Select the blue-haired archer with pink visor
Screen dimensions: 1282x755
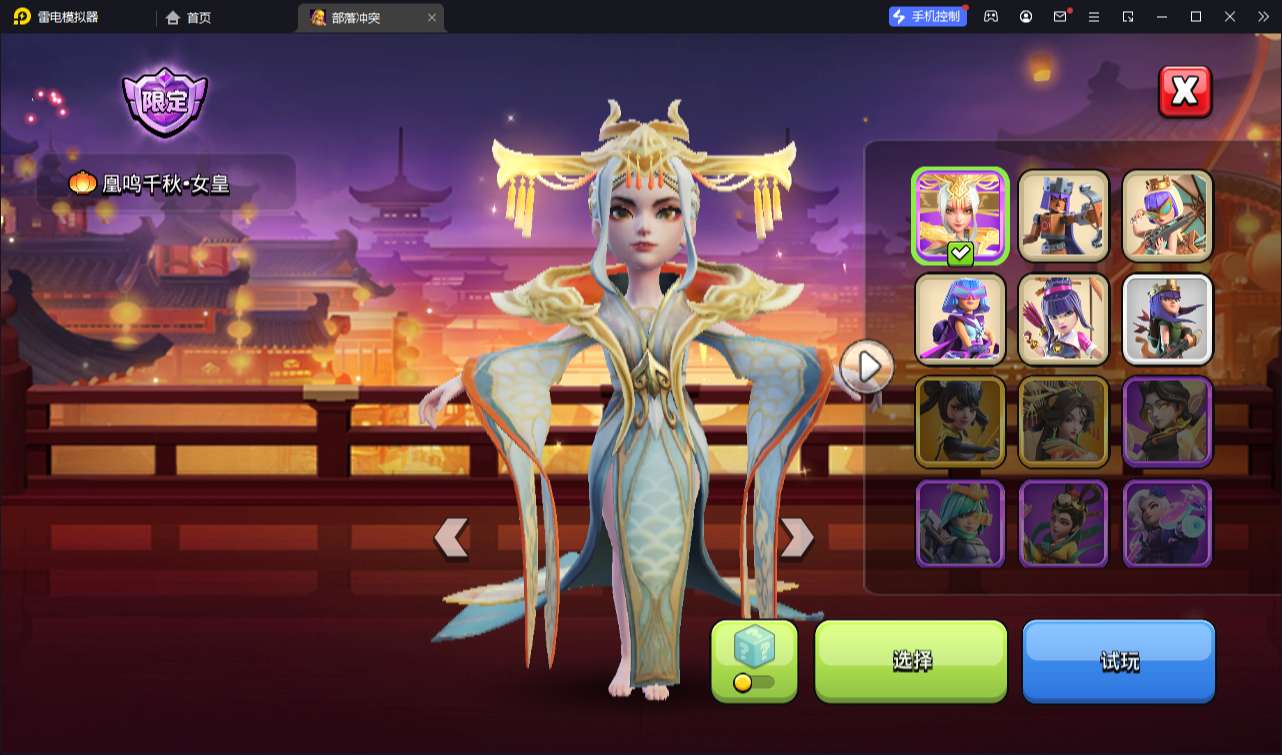960,319
